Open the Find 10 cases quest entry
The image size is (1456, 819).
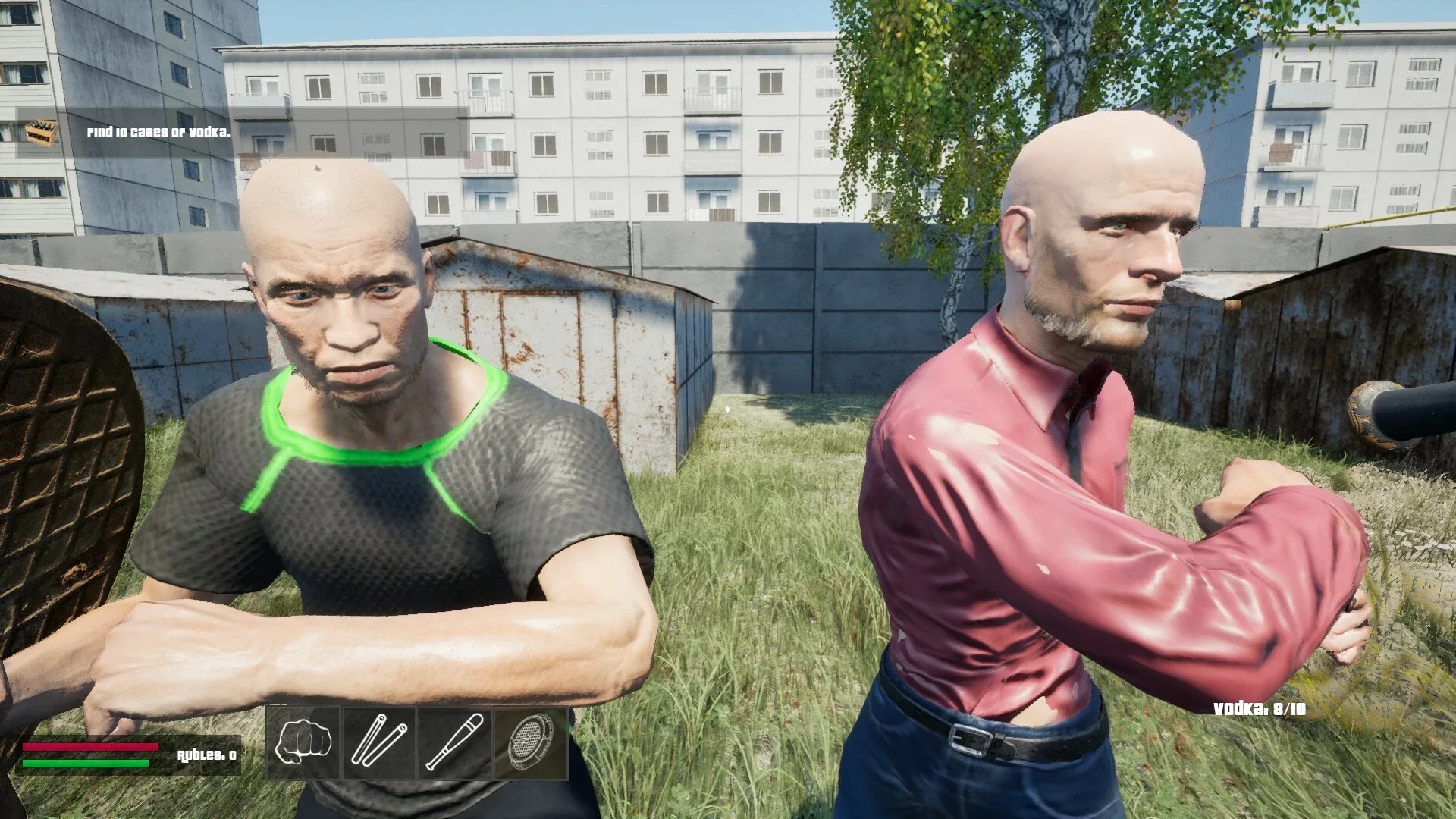tap(158, 133)
